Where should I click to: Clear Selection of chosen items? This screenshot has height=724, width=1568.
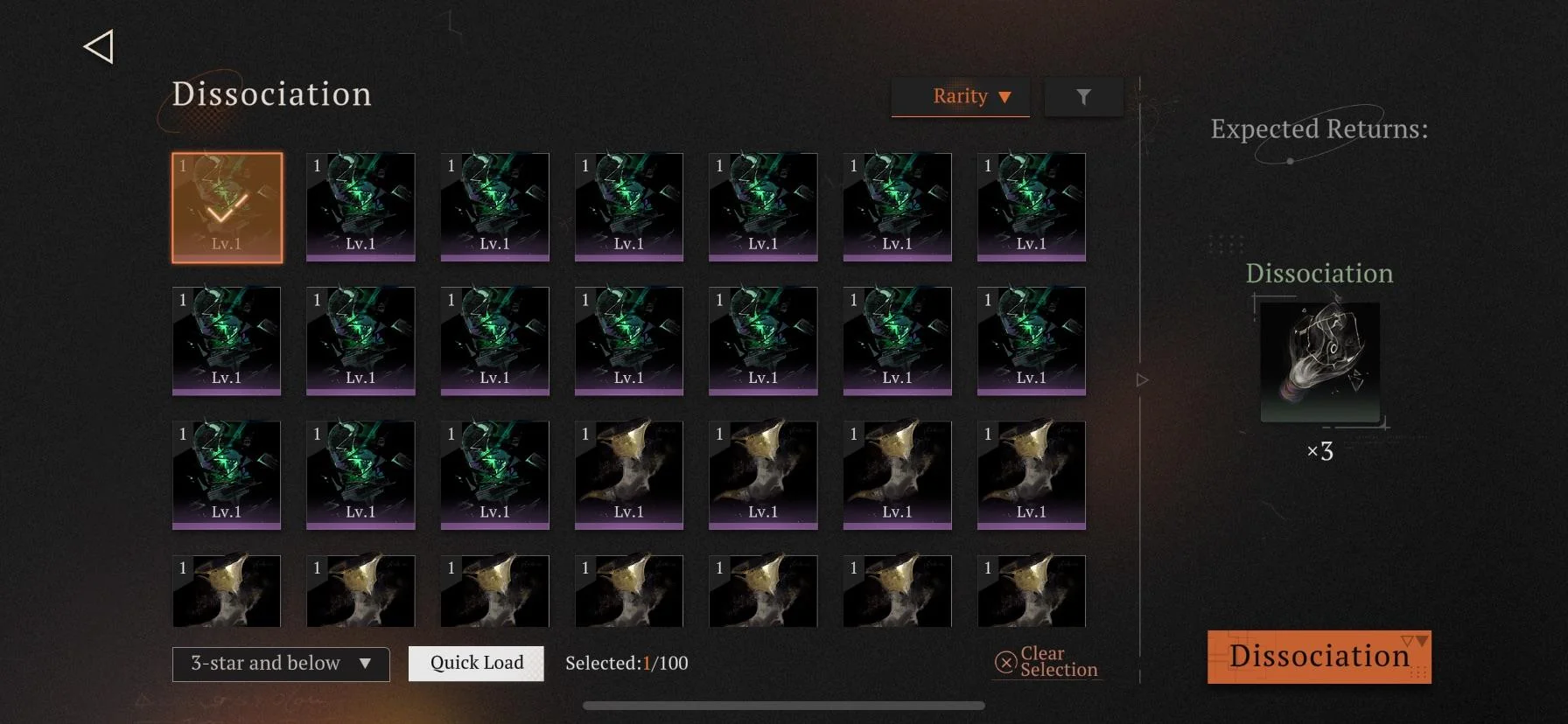[1047, 662]
